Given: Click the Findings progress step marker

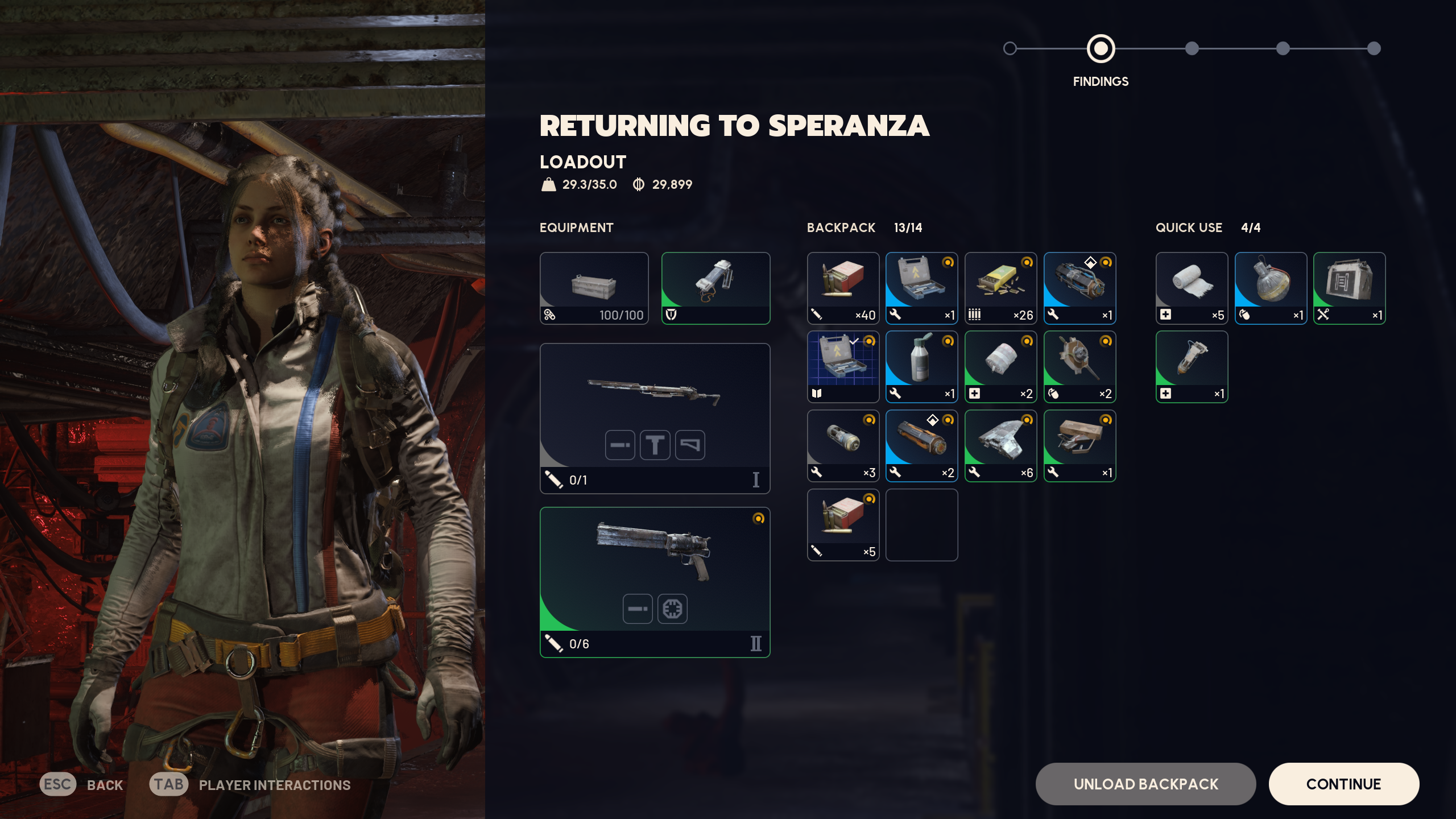Looking at the screenshot, I should pos(1101,49).
